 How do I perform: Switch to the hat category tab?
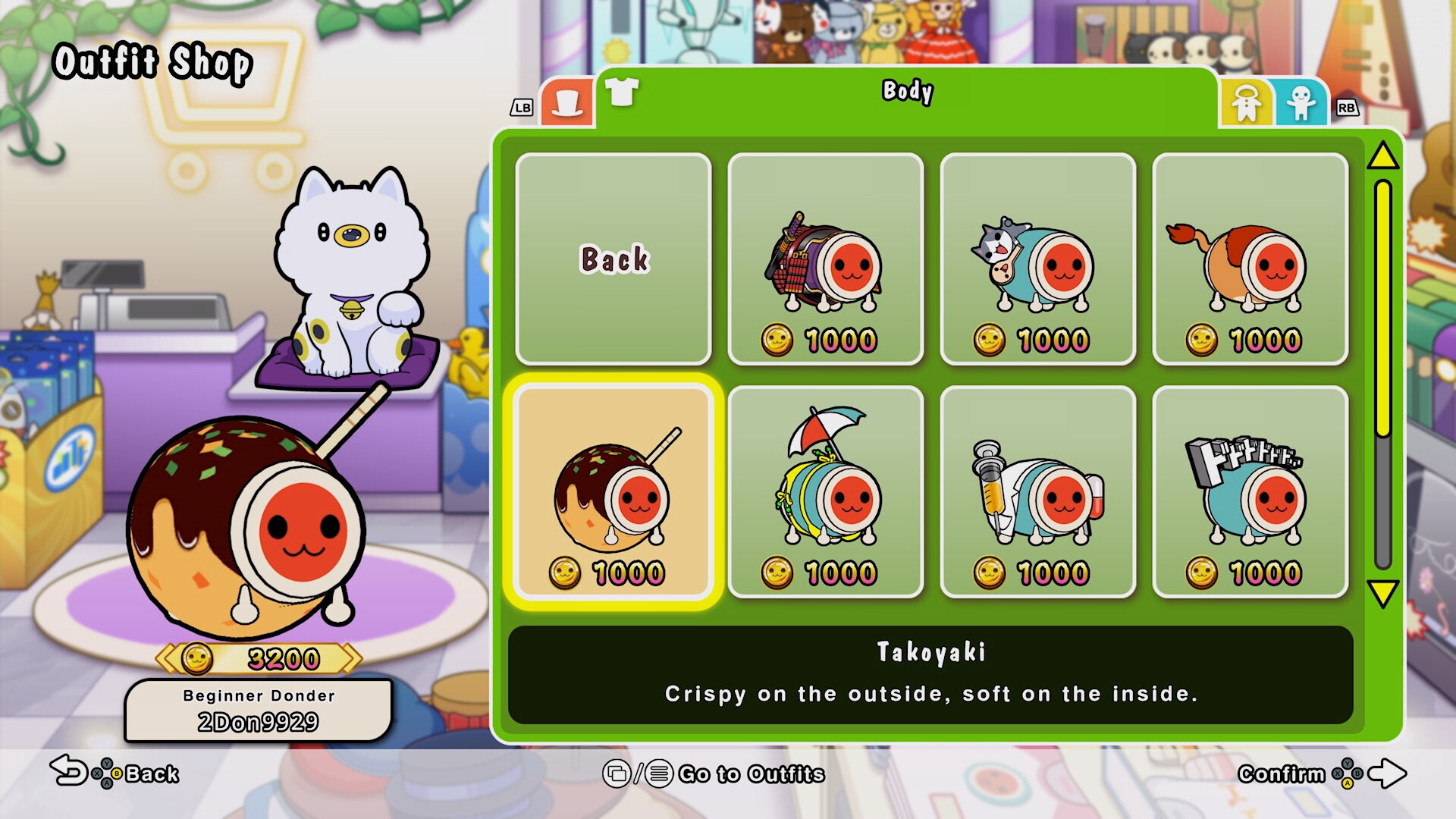[566, 103]
